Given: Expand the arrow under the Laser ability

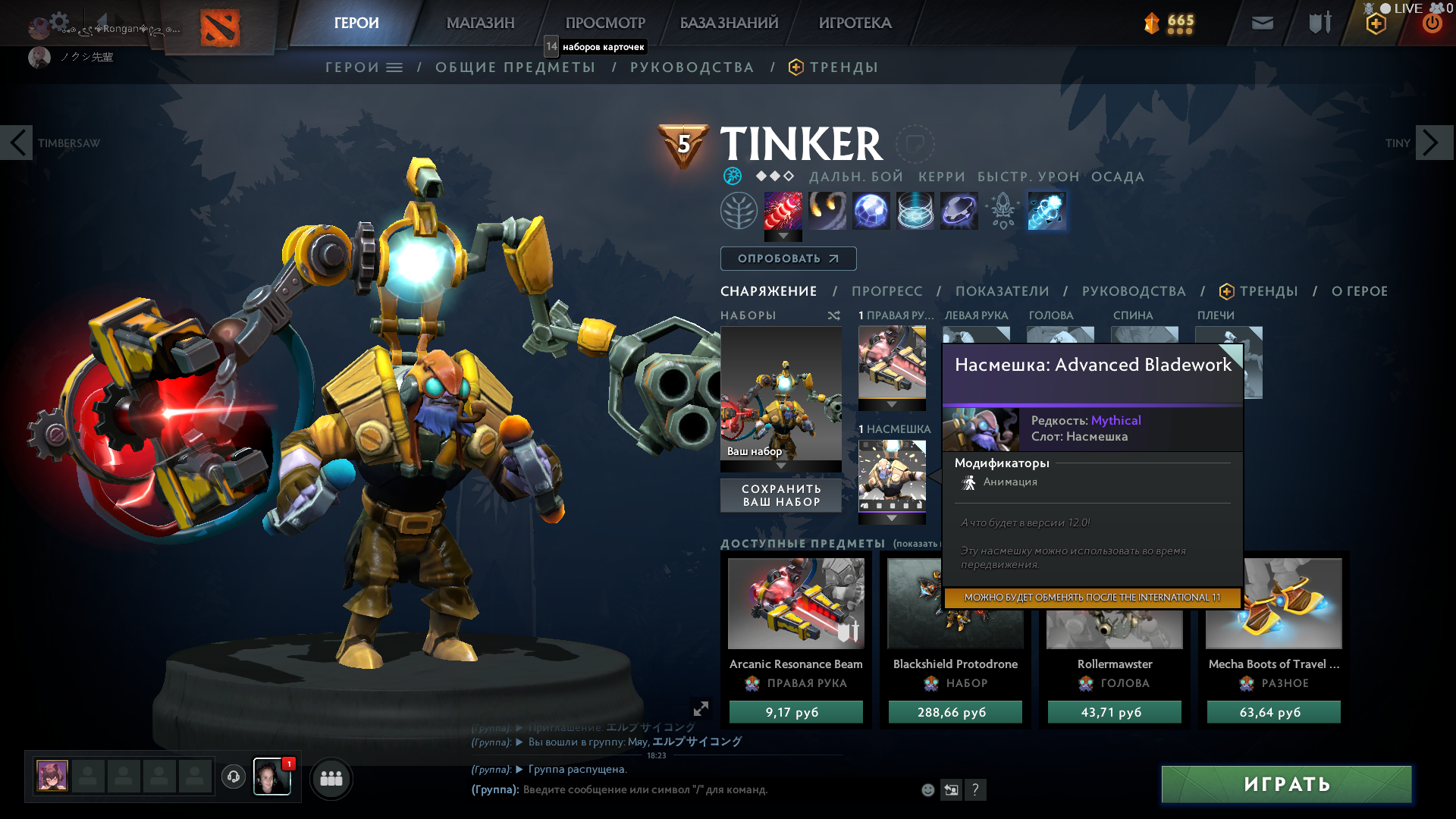Looking at the screenshot, I should tap(782, 235).
